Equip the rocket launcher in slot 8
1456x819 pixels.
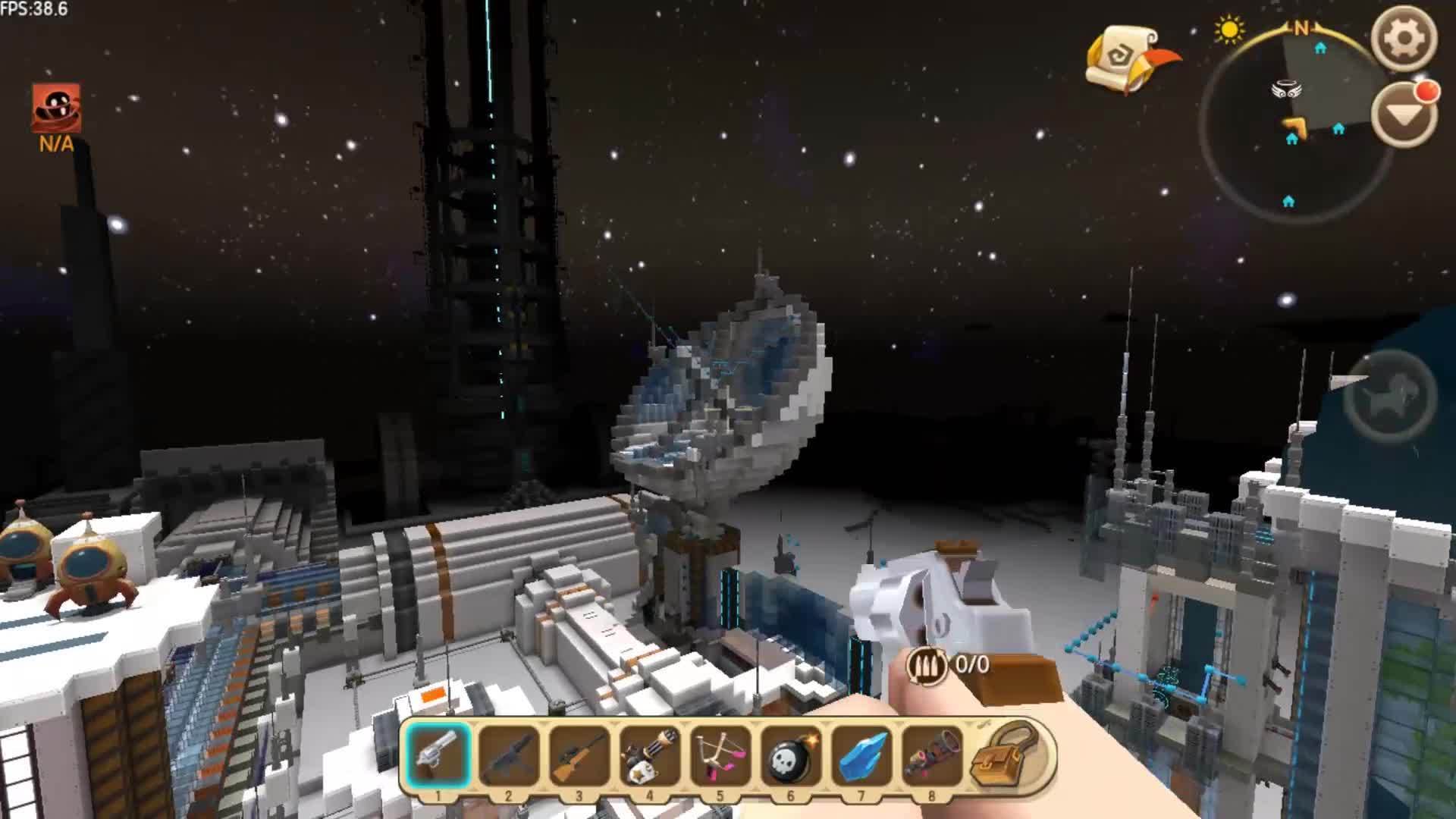(x=931, y=755)
